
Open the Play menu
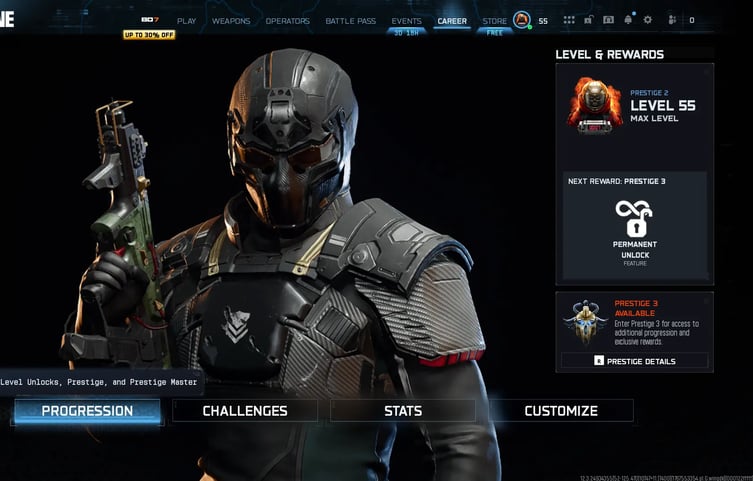pos(186,21)
